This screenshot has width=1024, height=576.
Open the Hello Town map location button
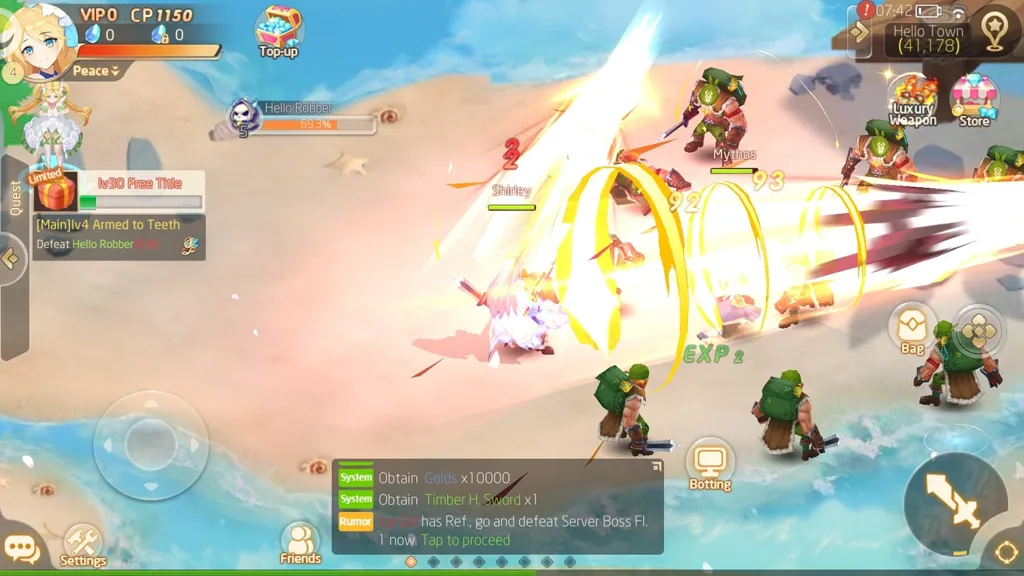[x=995, y=33]
